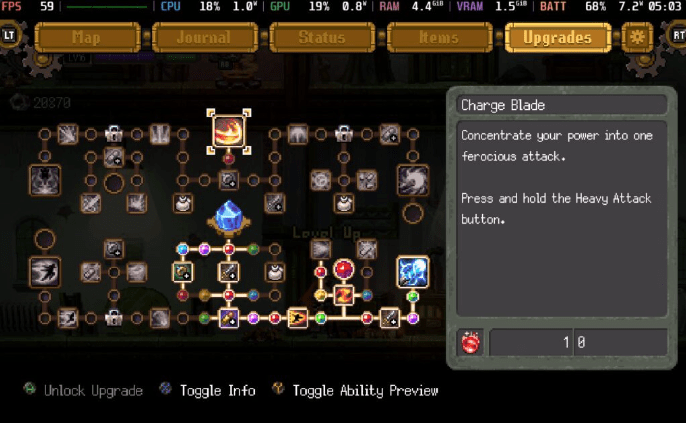Show the Status tab
The height and width of the screenshot is (423, 686).
coord(322,38)
